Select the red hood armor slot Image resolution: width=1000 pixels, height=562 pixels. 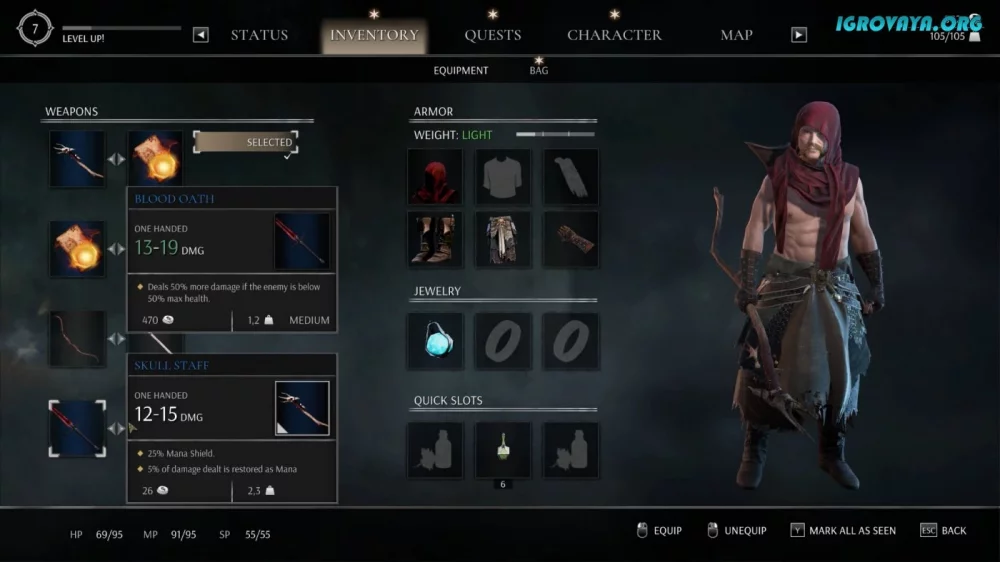[x=435, y=177]
